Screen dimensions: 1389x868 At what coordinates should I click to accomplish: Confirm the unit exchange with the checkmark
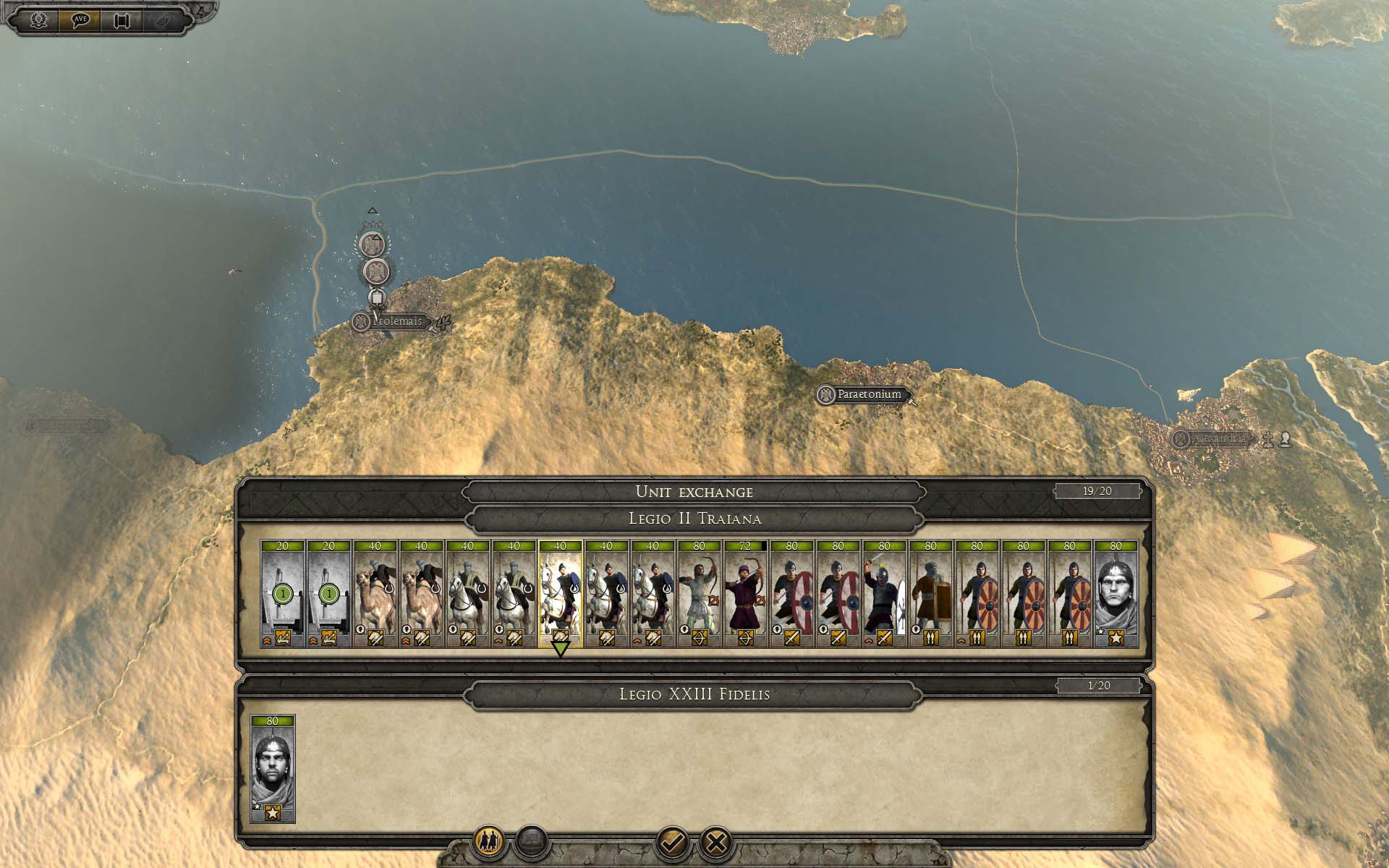pos(671,843)
